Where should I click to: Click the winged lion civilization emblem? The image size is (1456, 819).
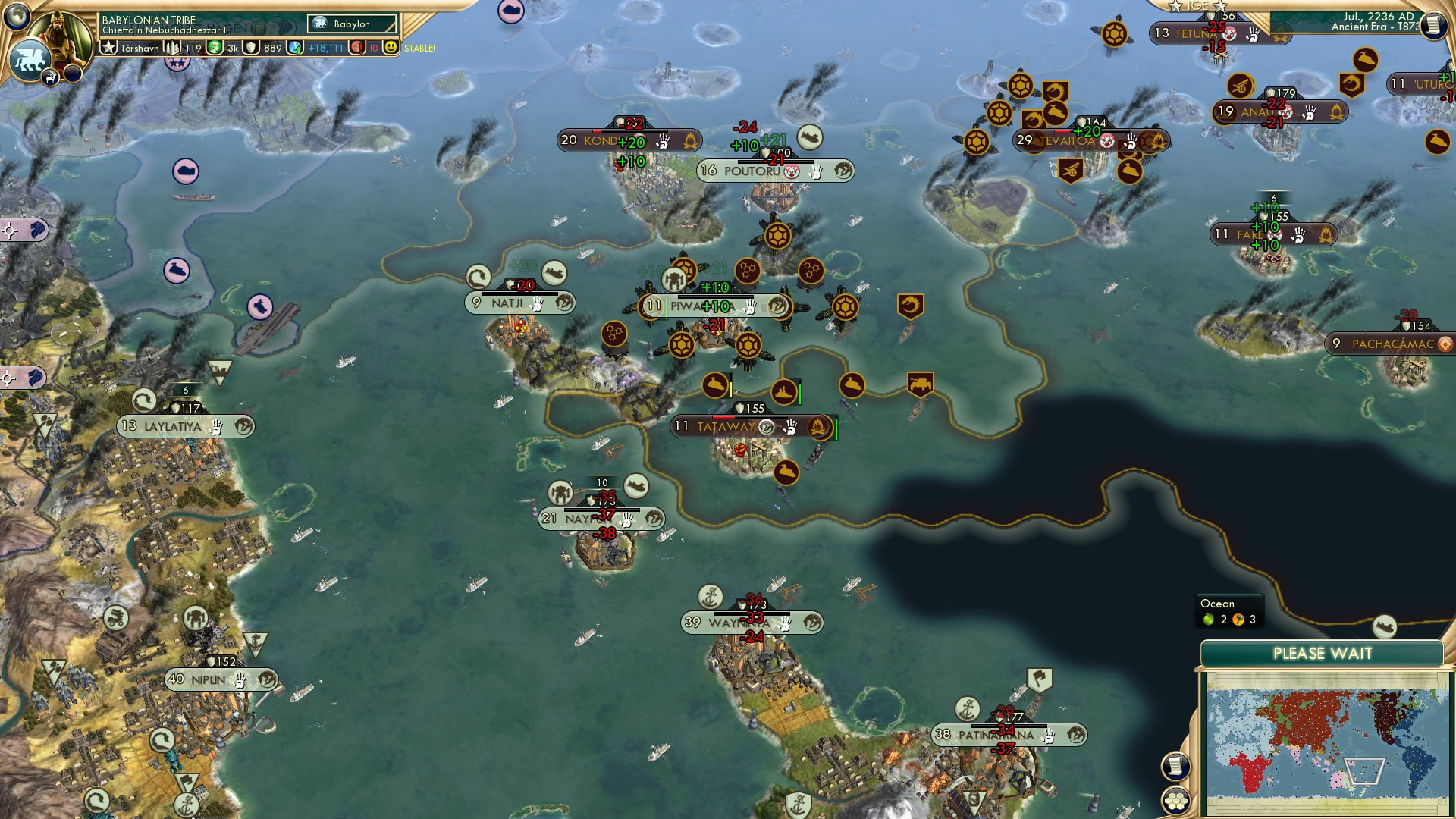(30, 58)
